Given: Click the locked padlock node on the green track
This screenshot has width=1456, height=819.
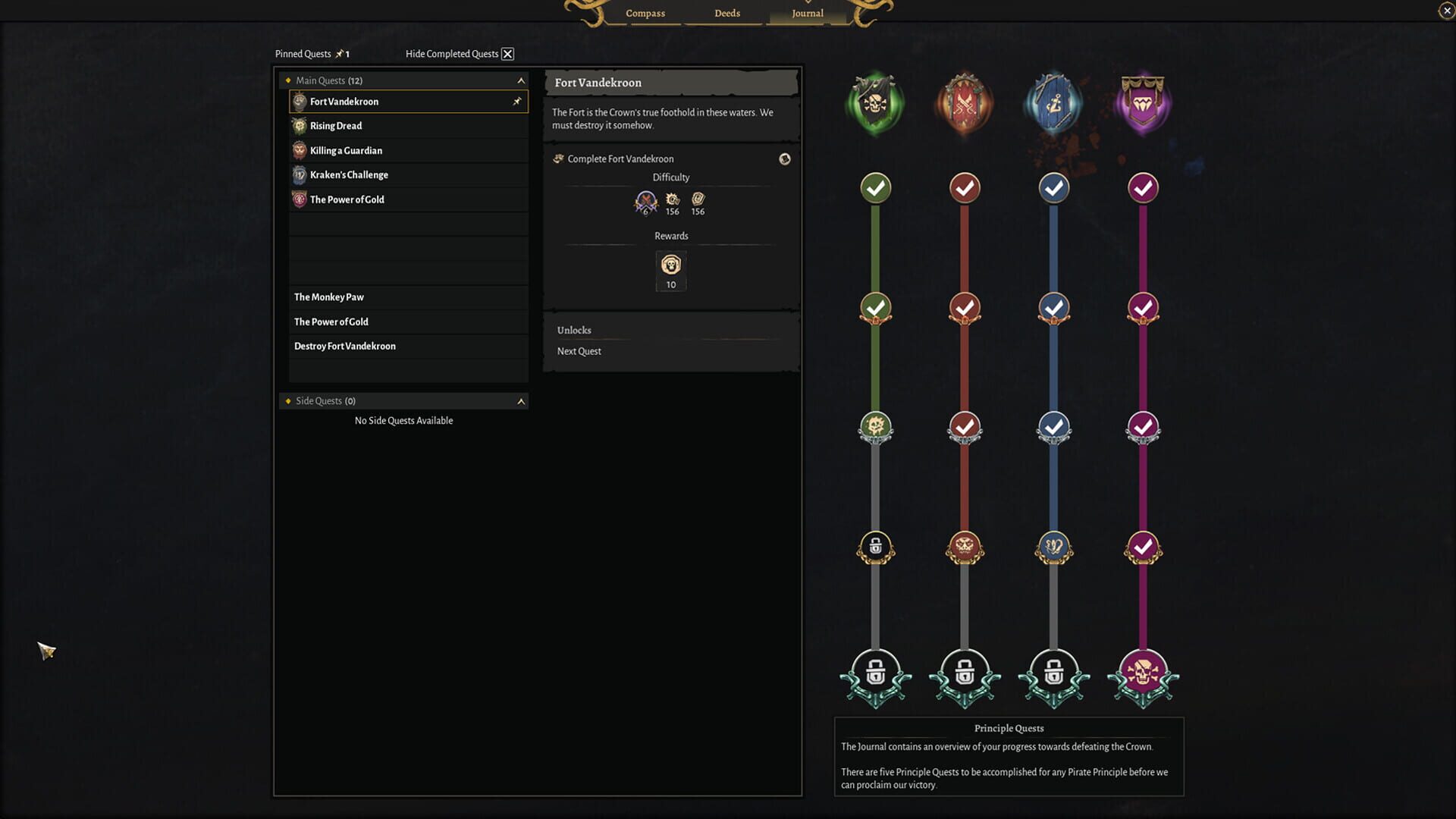Looking at the screenshot, I should tap(874, 548).
